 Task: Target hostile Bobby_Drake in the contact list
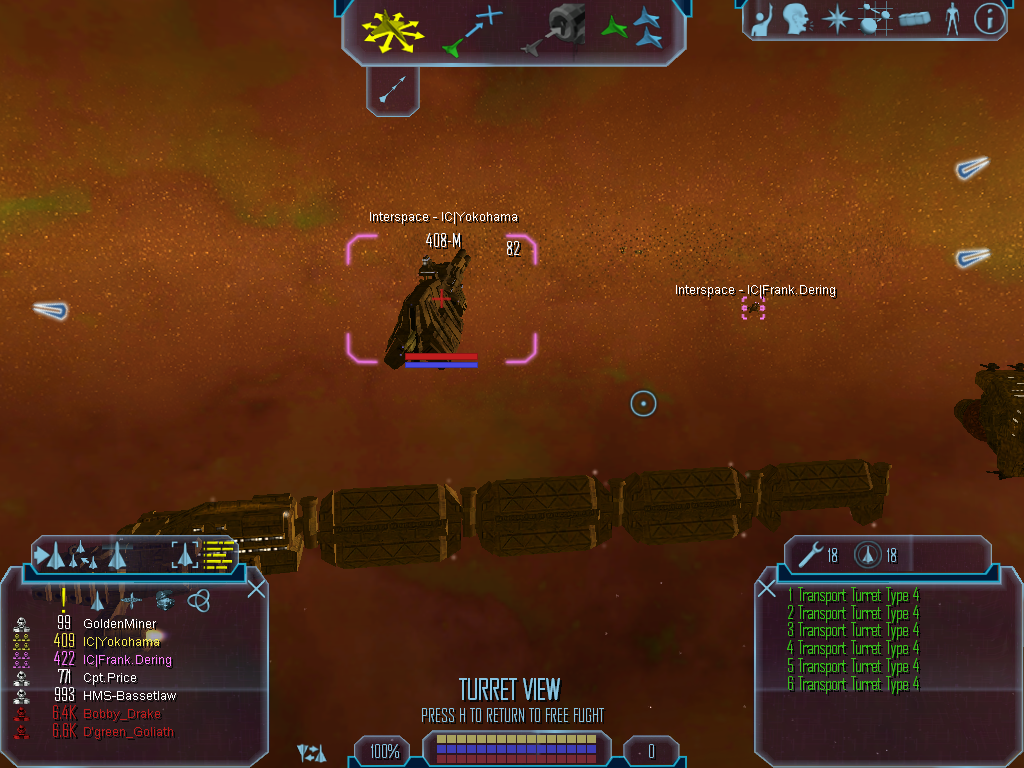click(121, 714)
